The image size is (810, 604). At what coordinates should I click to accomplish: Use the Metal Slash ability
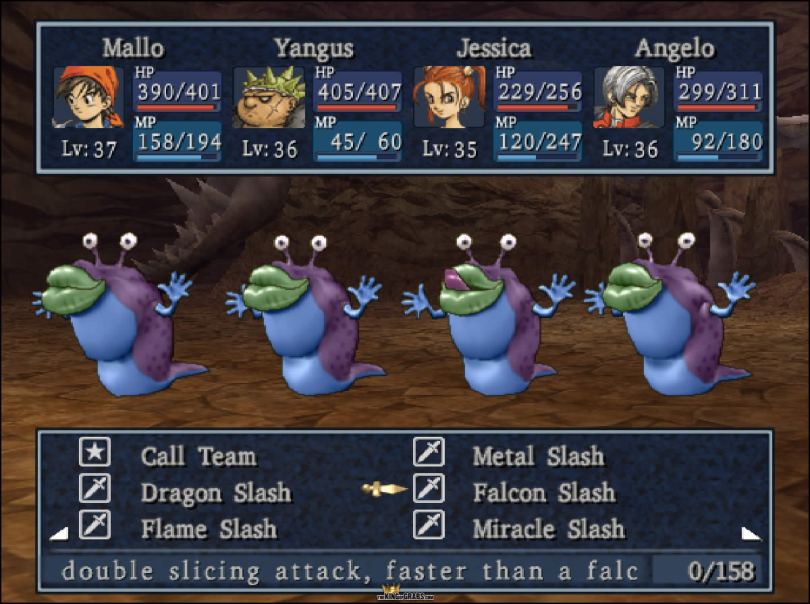(538, 456)
